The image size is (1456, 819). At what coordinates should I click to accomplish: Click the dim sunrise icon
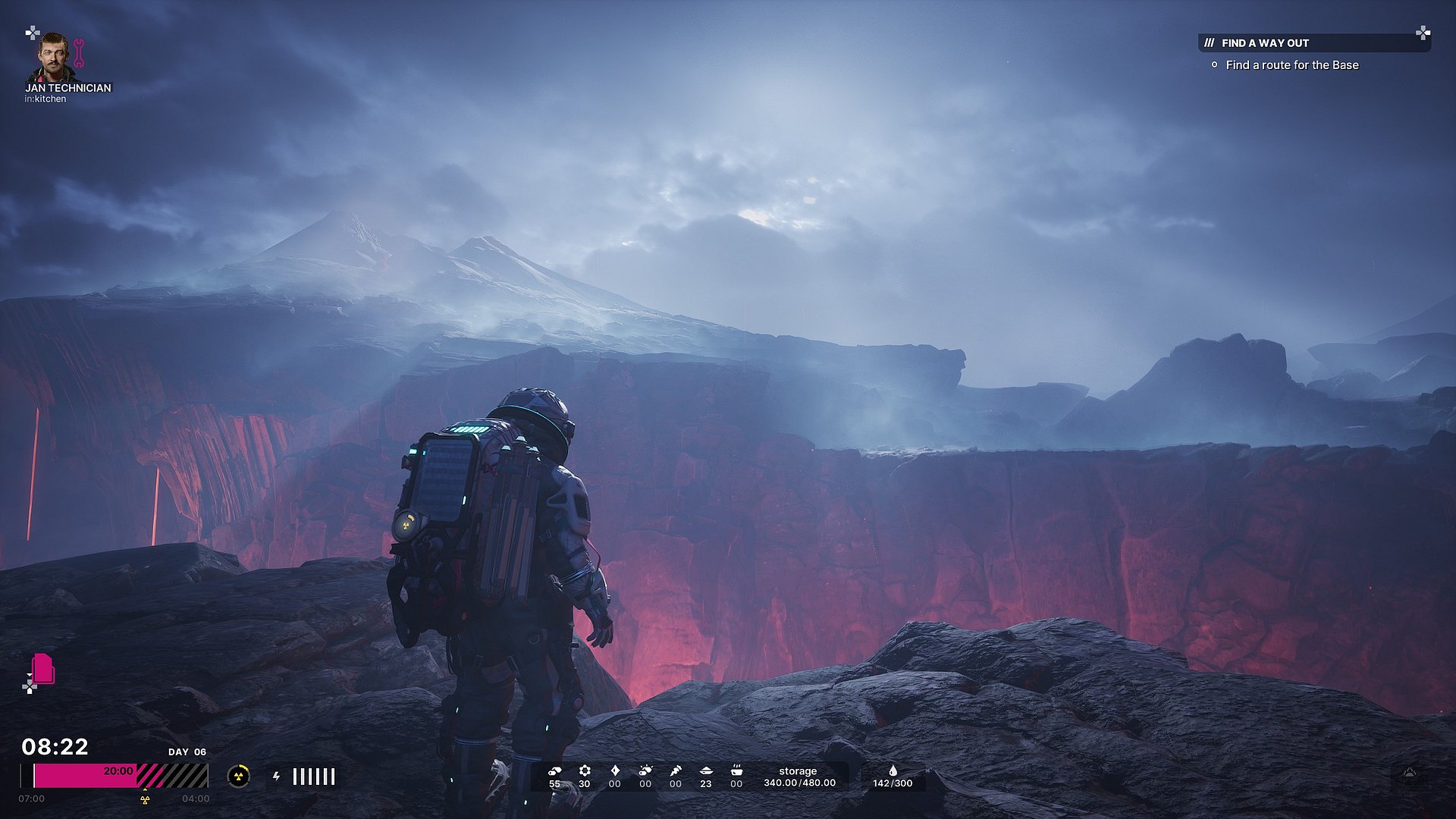coord(1409,773)
